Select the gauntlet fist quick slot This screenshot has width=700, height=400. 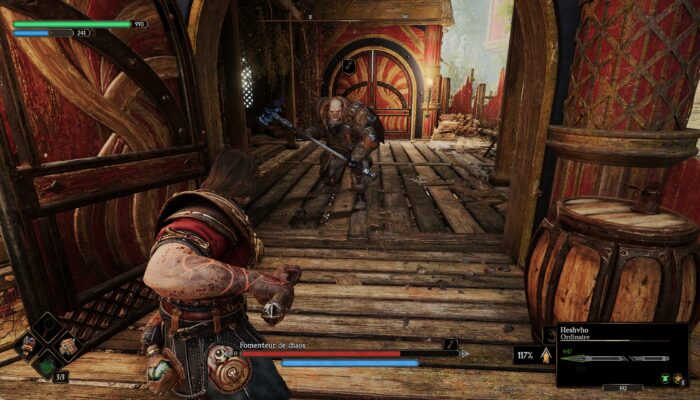[66, 346]
